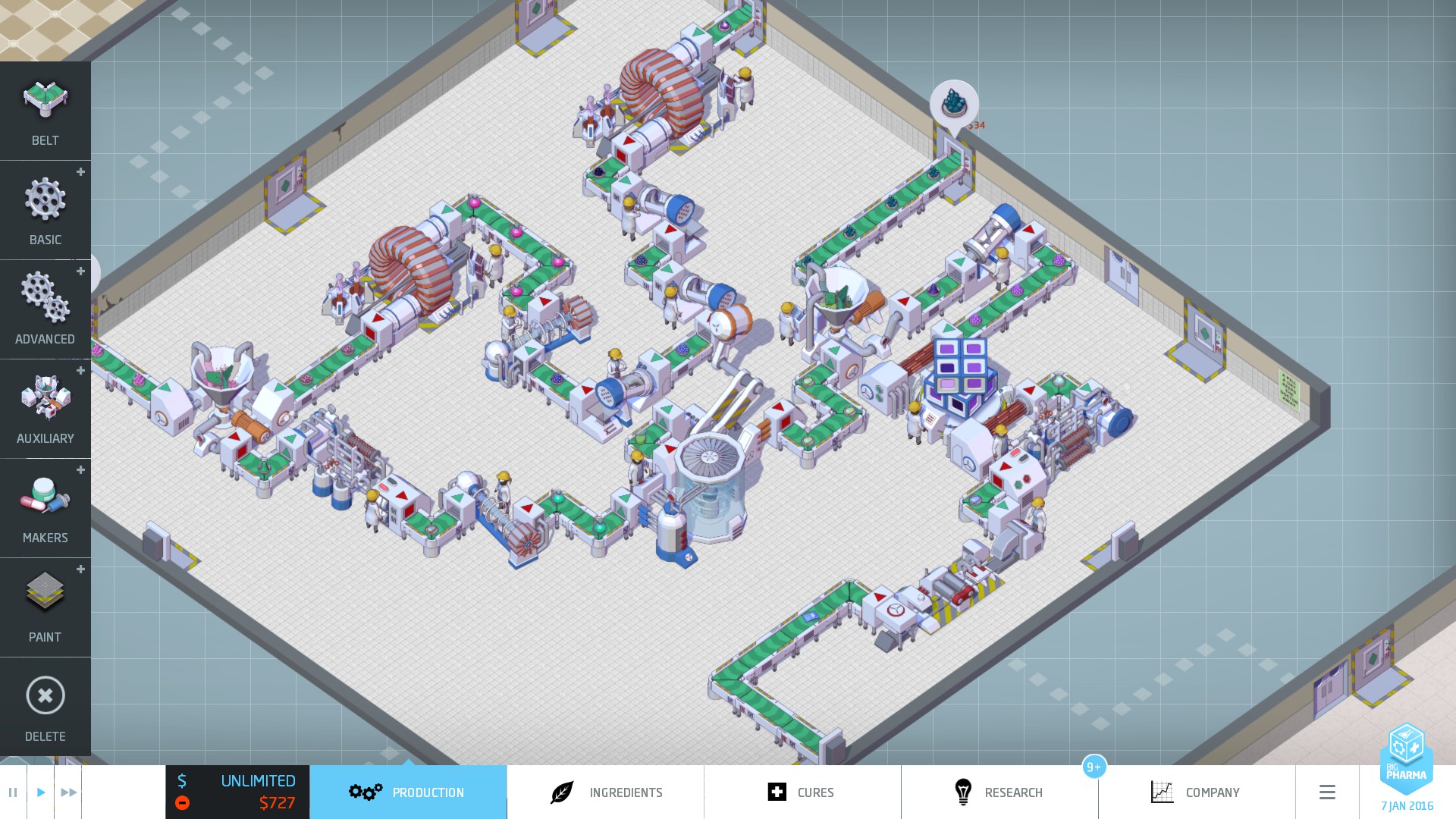
Task: Open the hamburger main menu
Action: pyautogui.click(x=1327, y=792)
